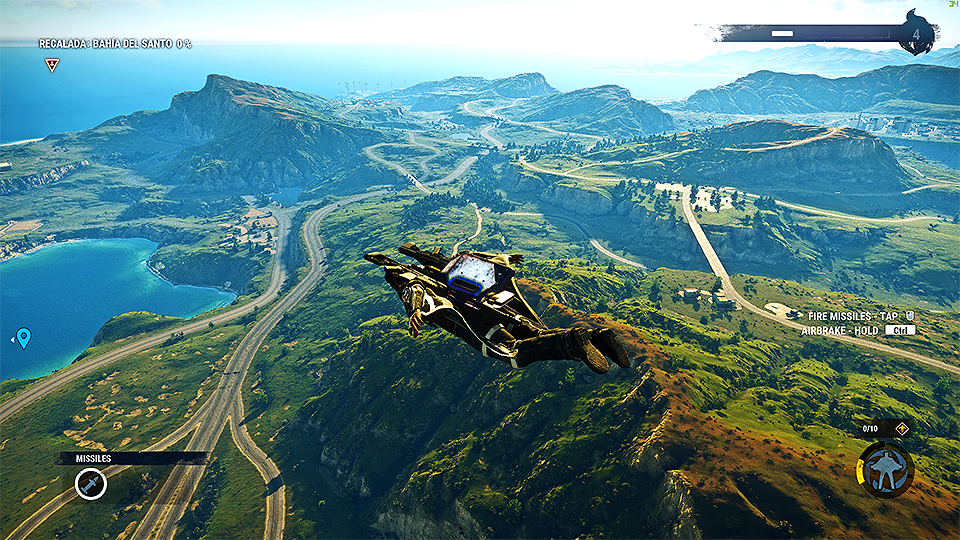Viewport: 960px width, 540px height.
Task: Open the Recalada: Bahía del Santo objective tracker
Action: (115, 44)
